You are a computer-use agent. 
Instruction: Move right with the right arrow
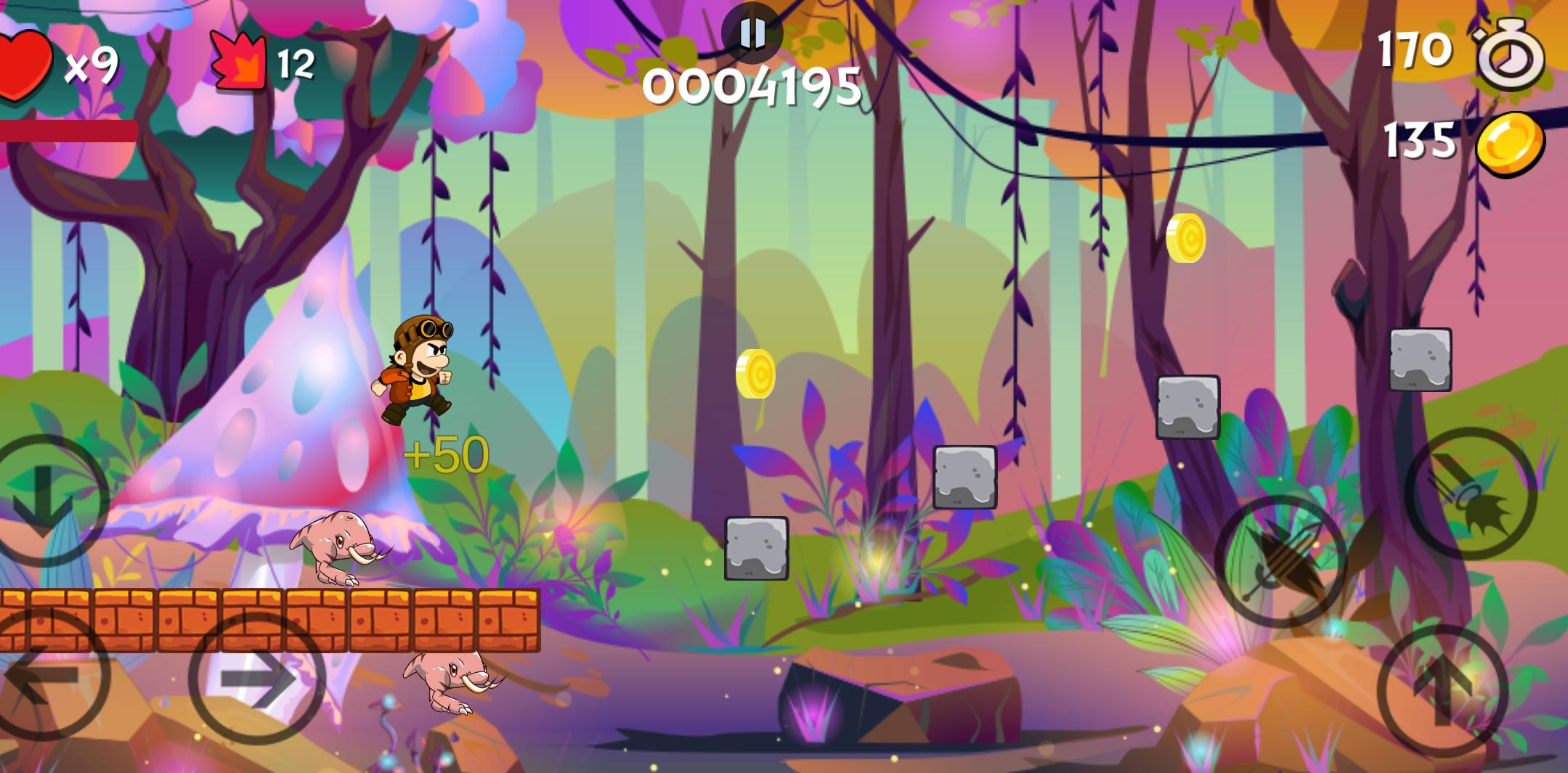click(x=257, y=679)
